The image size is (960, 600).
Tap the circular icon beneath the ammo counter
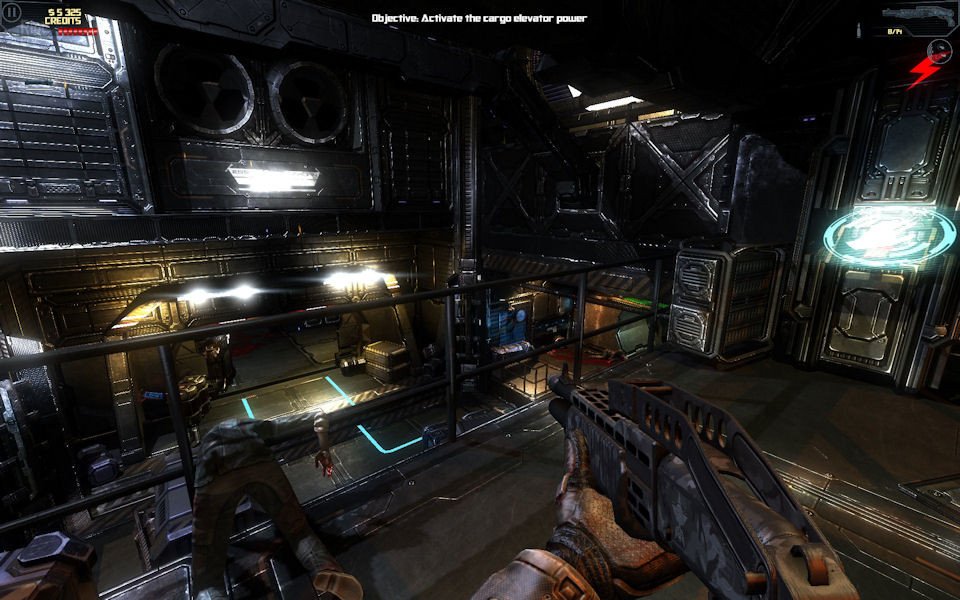(x=939, y=49)
